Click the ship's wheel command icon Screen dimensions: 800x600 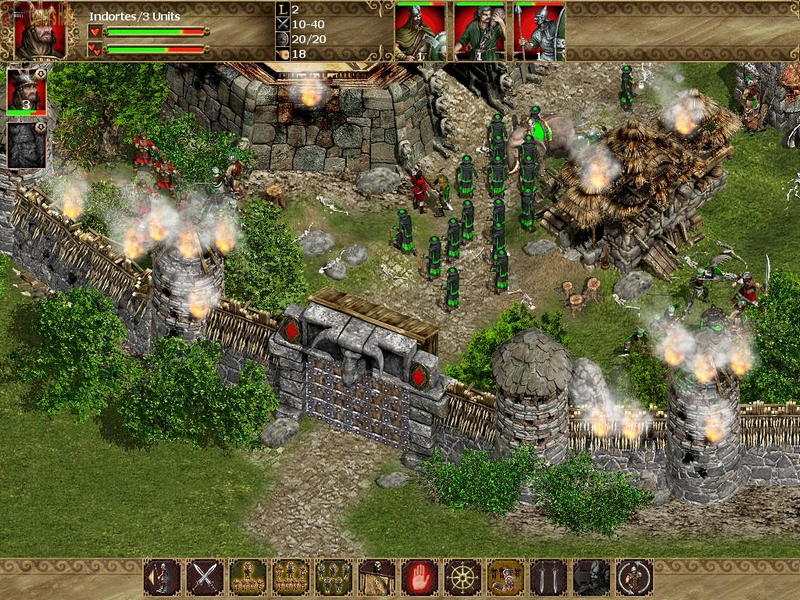tap(463, 577)
